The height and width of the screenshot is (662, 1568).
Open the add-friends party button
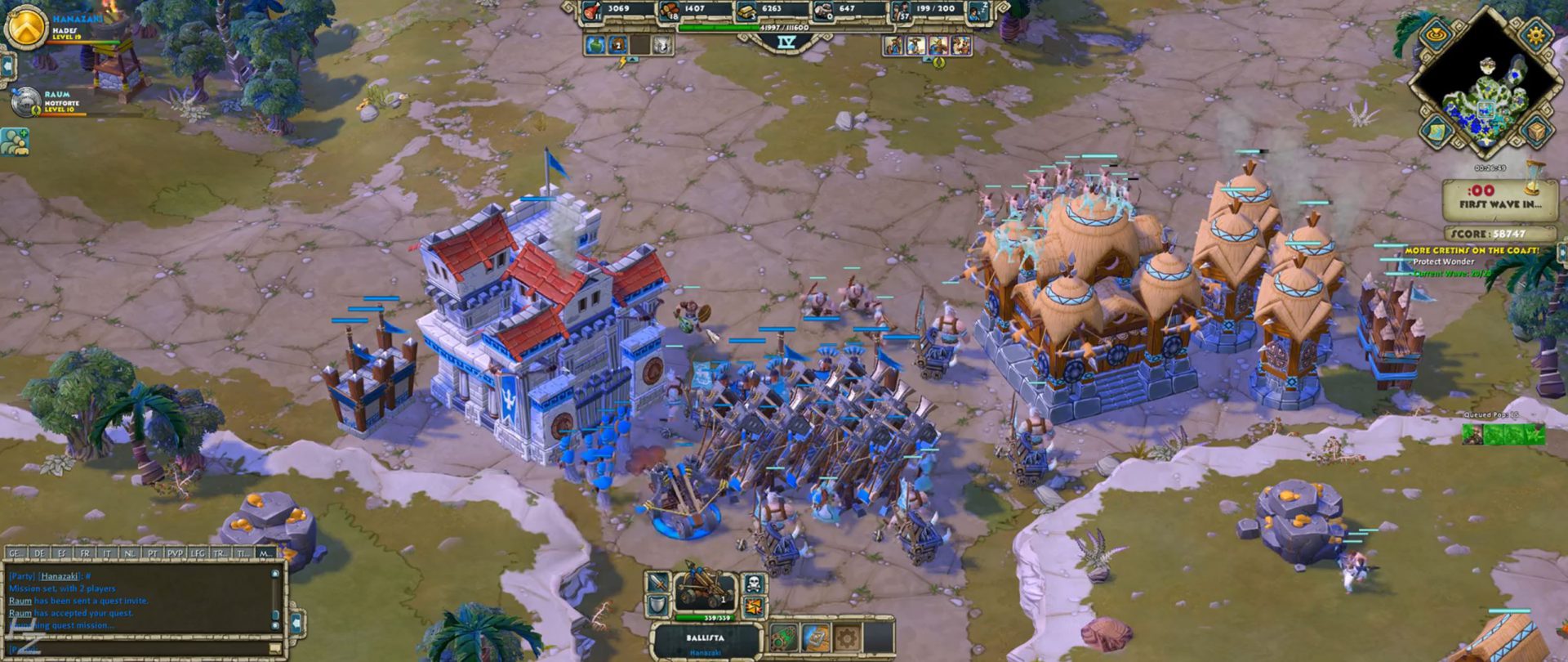point(15,141)
